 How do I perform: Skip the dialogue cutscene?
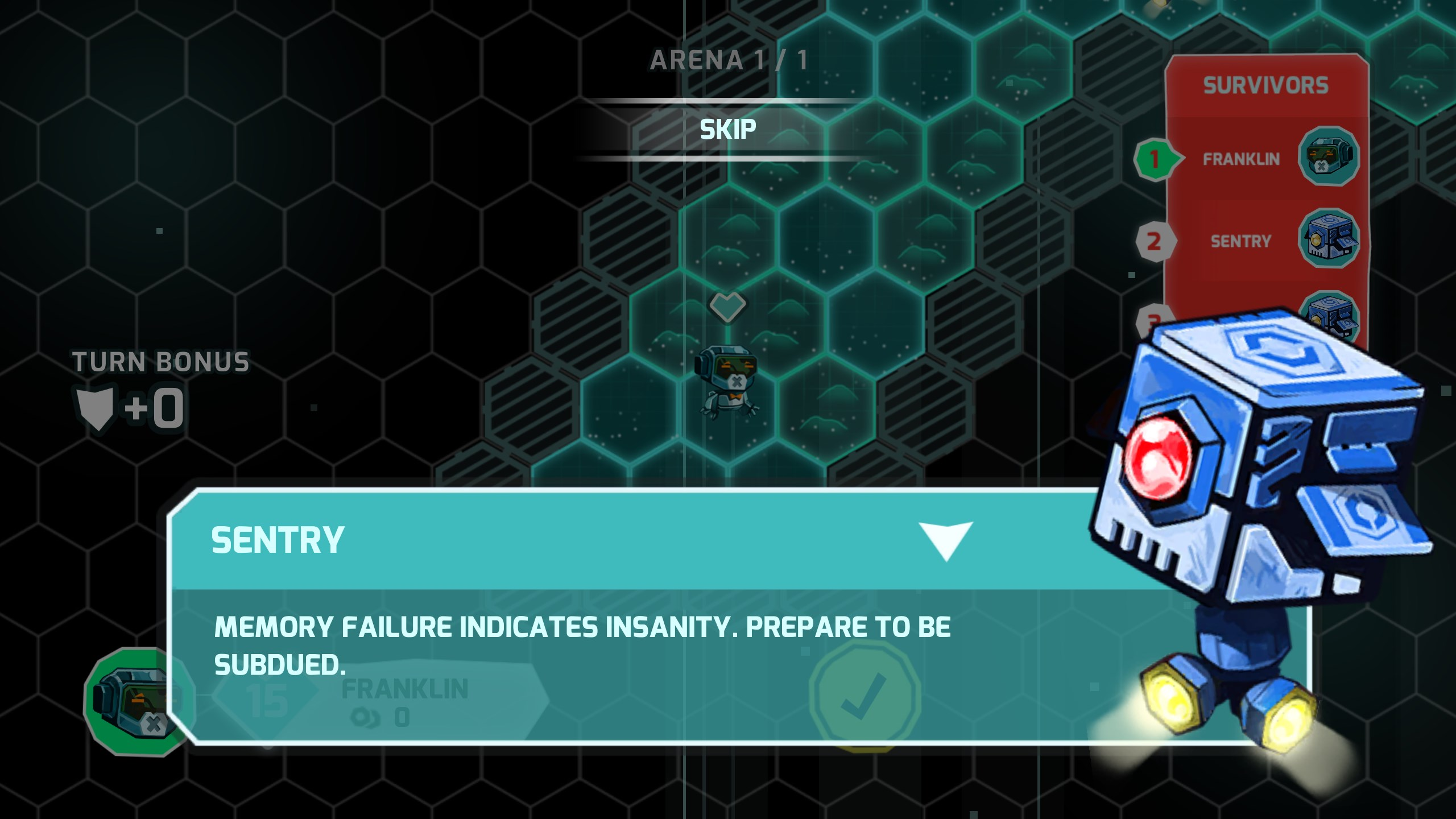click(x=727, y=130)
